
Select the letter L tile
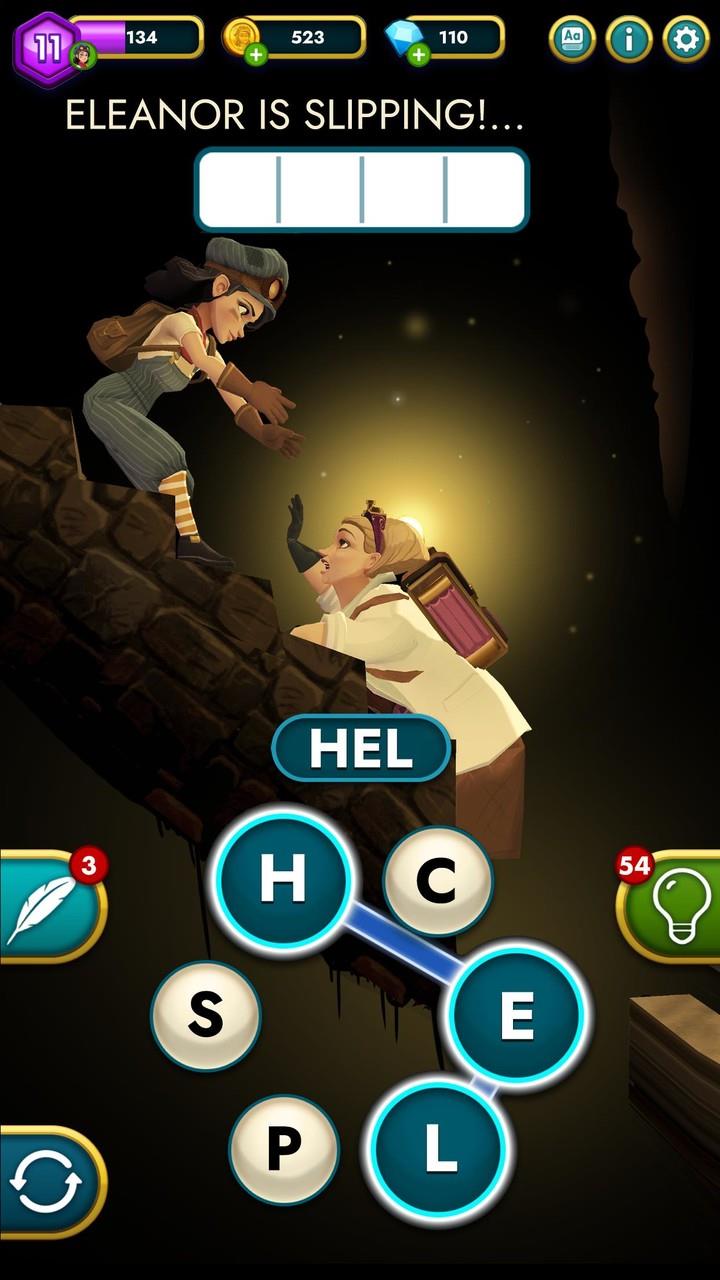(438, 1149)
